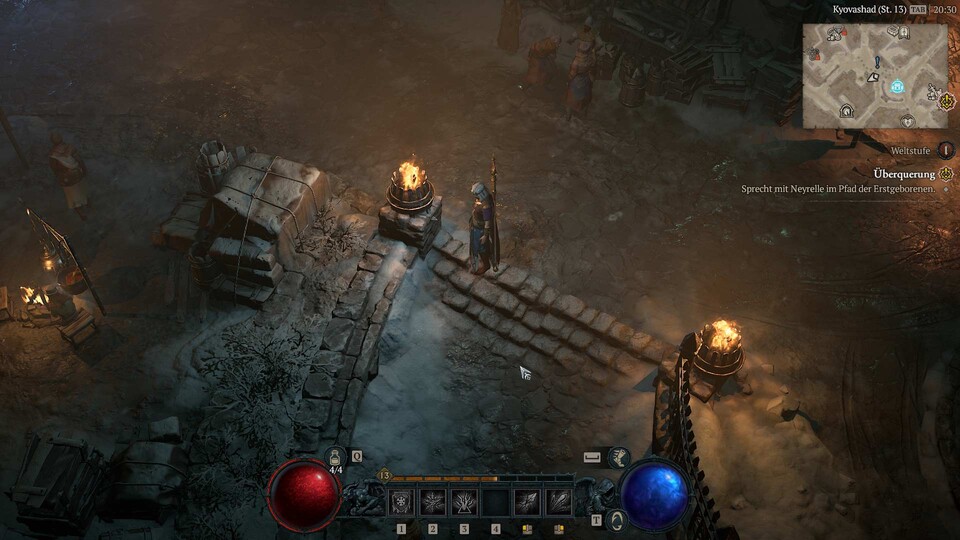
Task: Activate the dodge boot icon
Action: coord(618,458)
